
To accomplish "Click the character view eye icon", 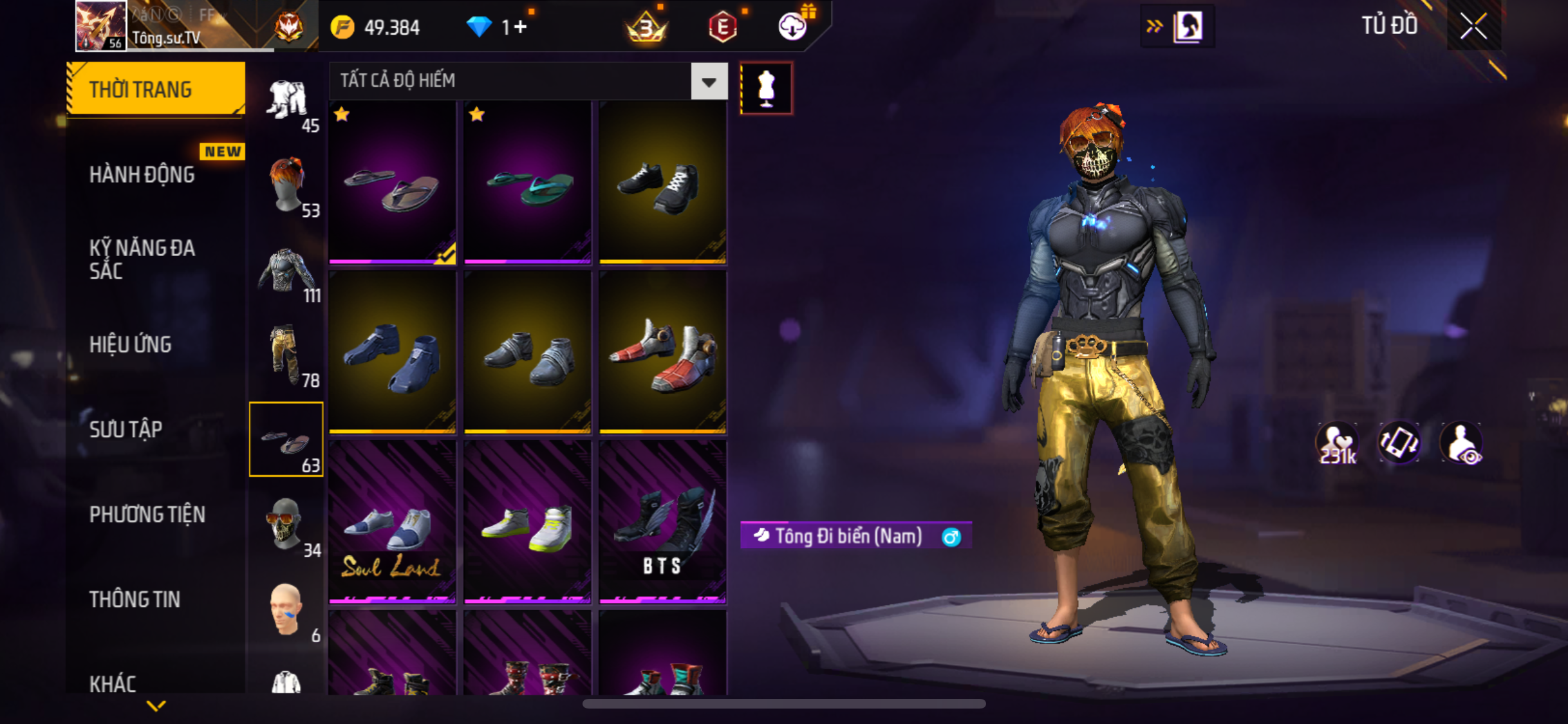I will (x=1462, y=443).
